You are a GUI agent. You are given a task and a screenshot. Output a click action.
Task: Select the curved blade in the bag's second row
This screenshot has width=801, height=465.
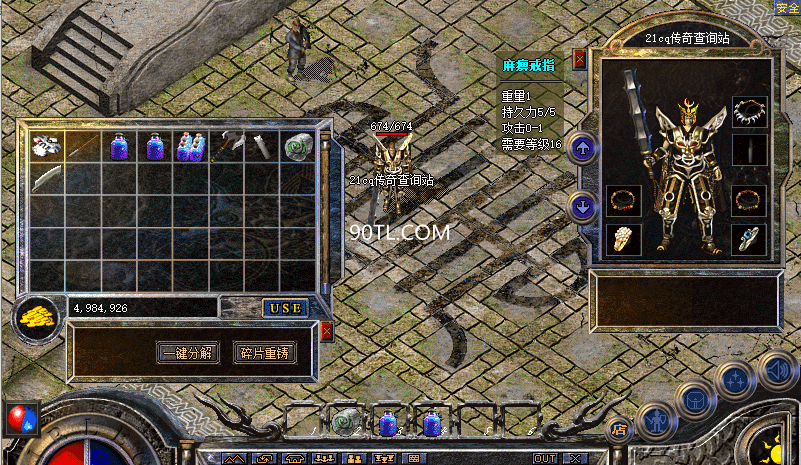tap(46, 180)
